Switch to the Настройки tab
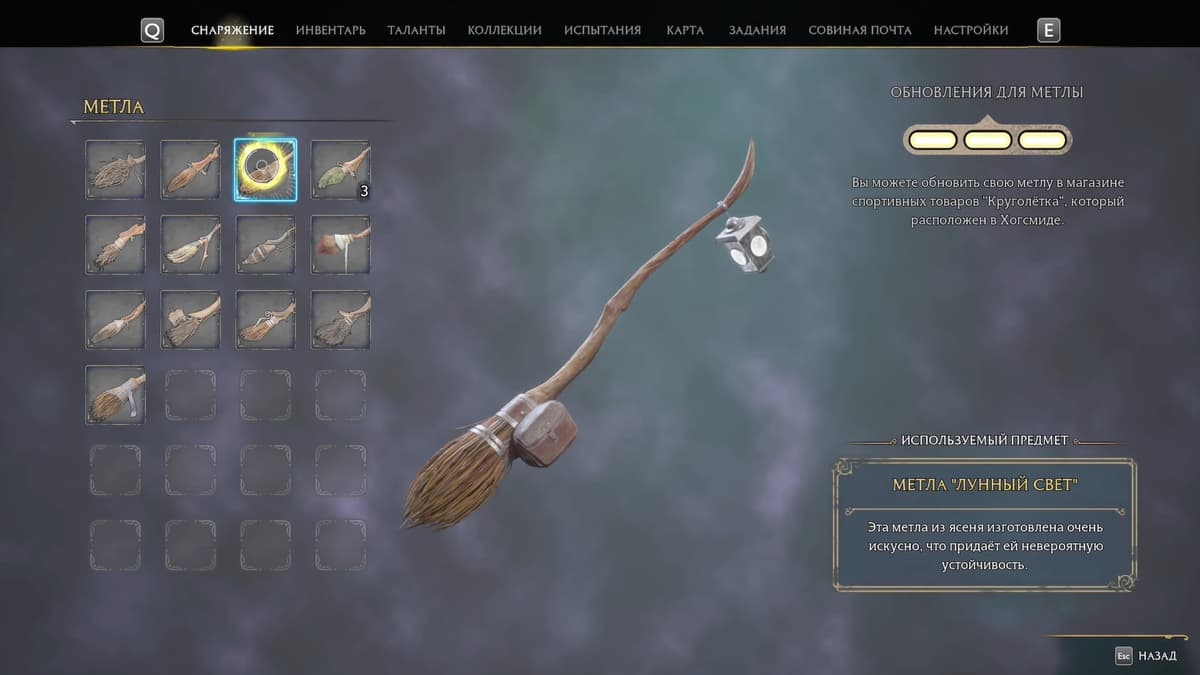 click(971, 30)
